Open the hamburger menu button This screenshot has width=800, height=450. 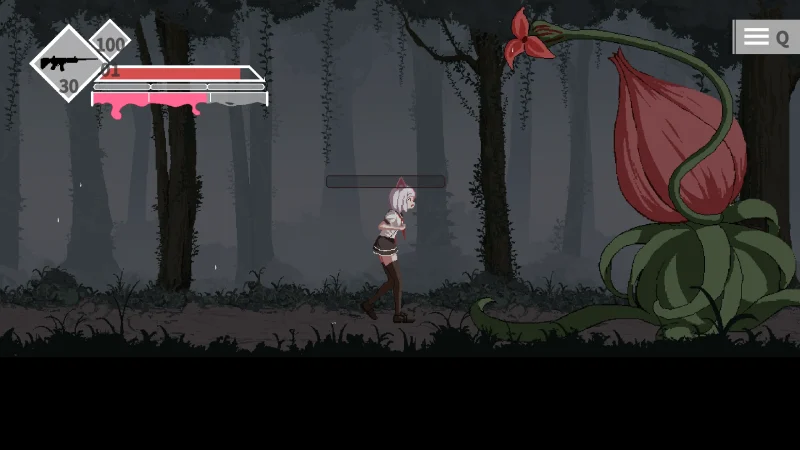pyautogui.click(x=757, y=37)
